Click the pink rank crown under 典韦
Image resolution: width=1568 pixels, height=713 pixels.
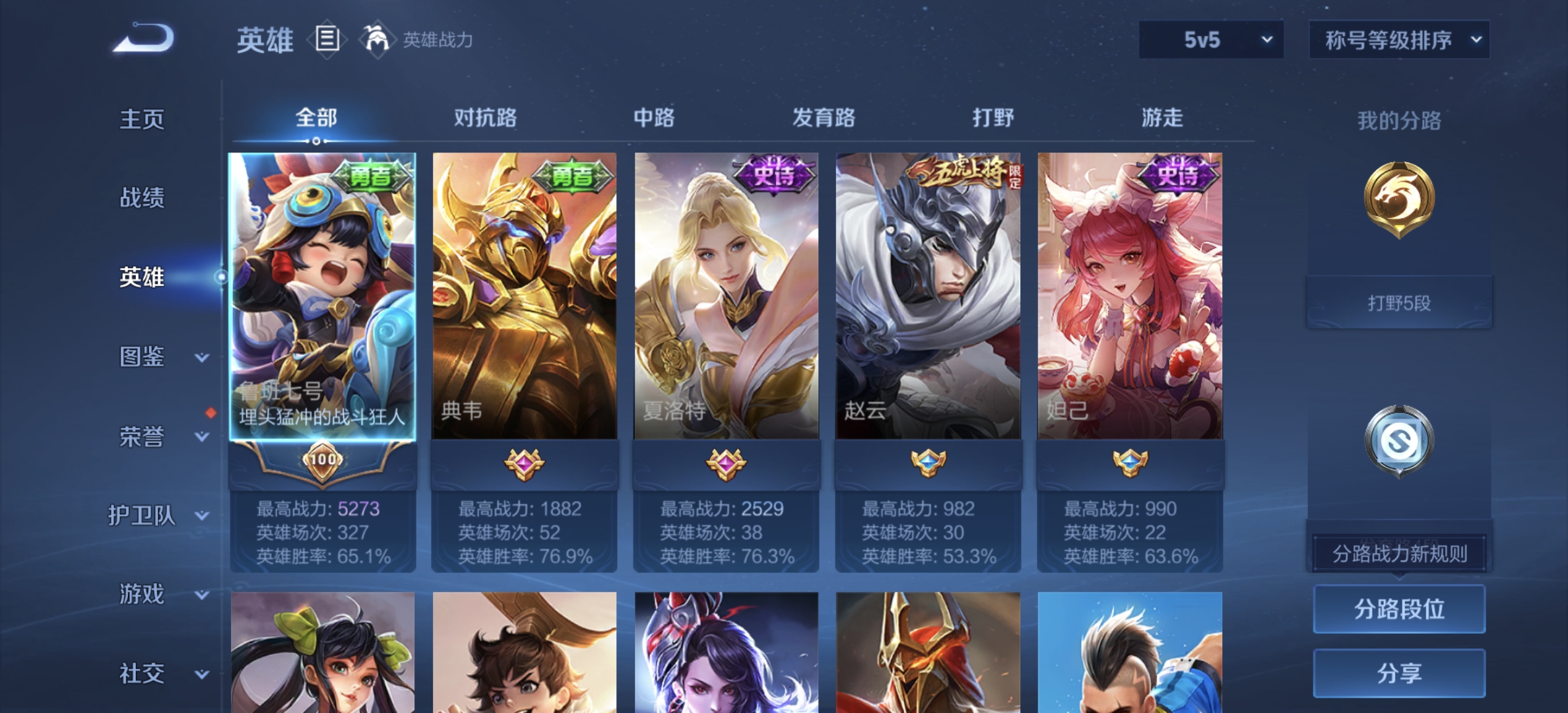(x=524, y=466)
